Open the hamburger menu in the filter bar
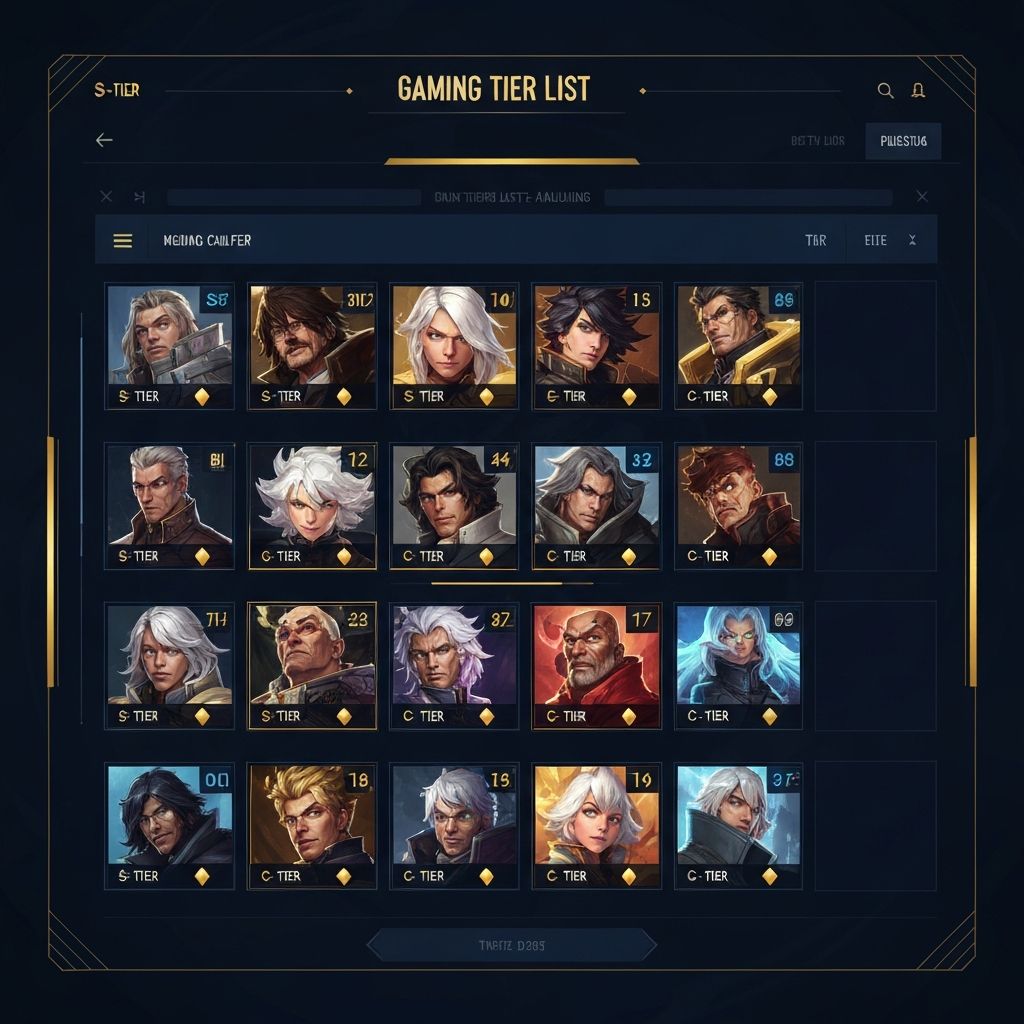 point(123,241)
